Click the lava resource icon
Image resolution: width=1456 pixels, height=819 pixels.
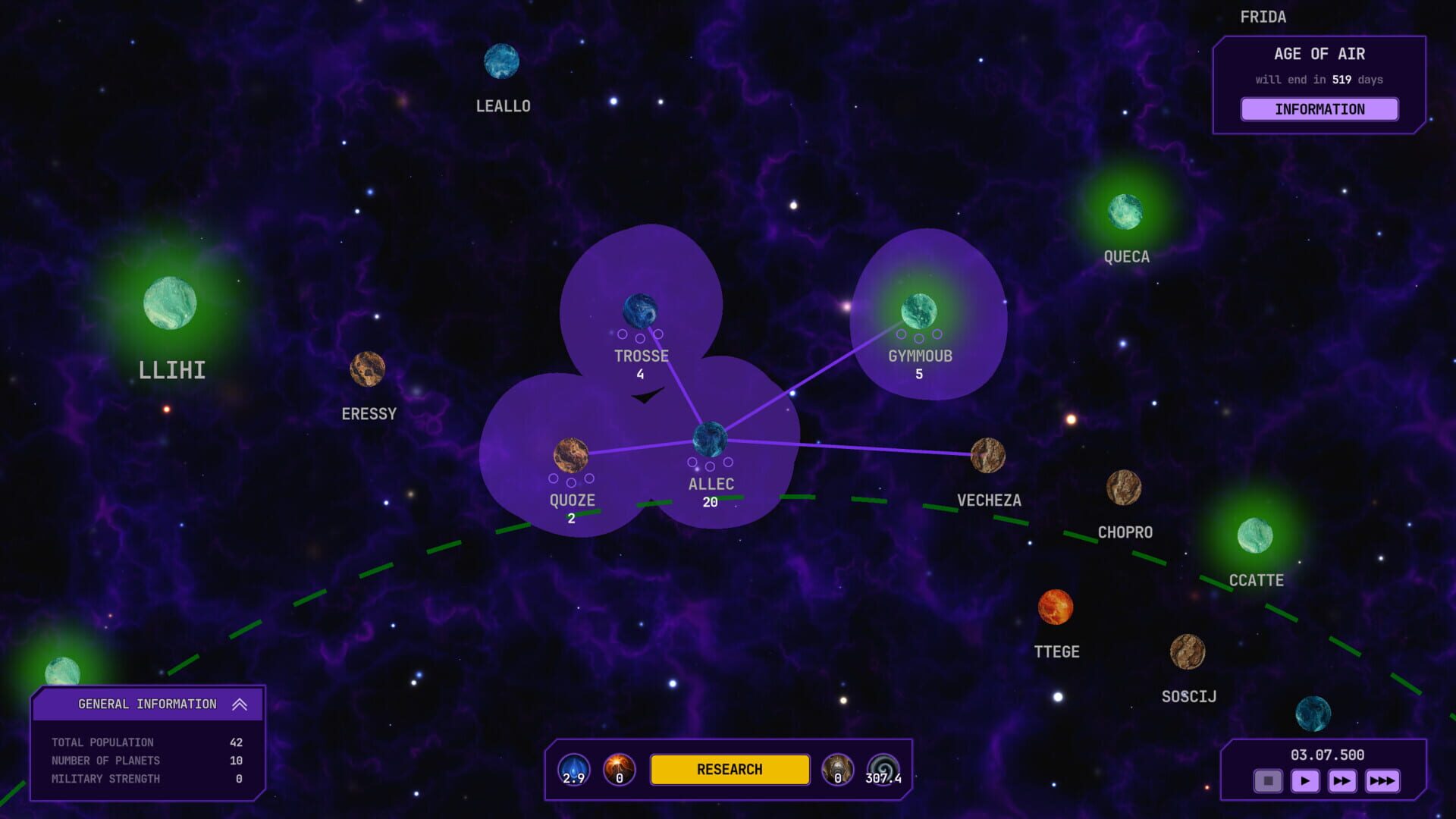617,769
